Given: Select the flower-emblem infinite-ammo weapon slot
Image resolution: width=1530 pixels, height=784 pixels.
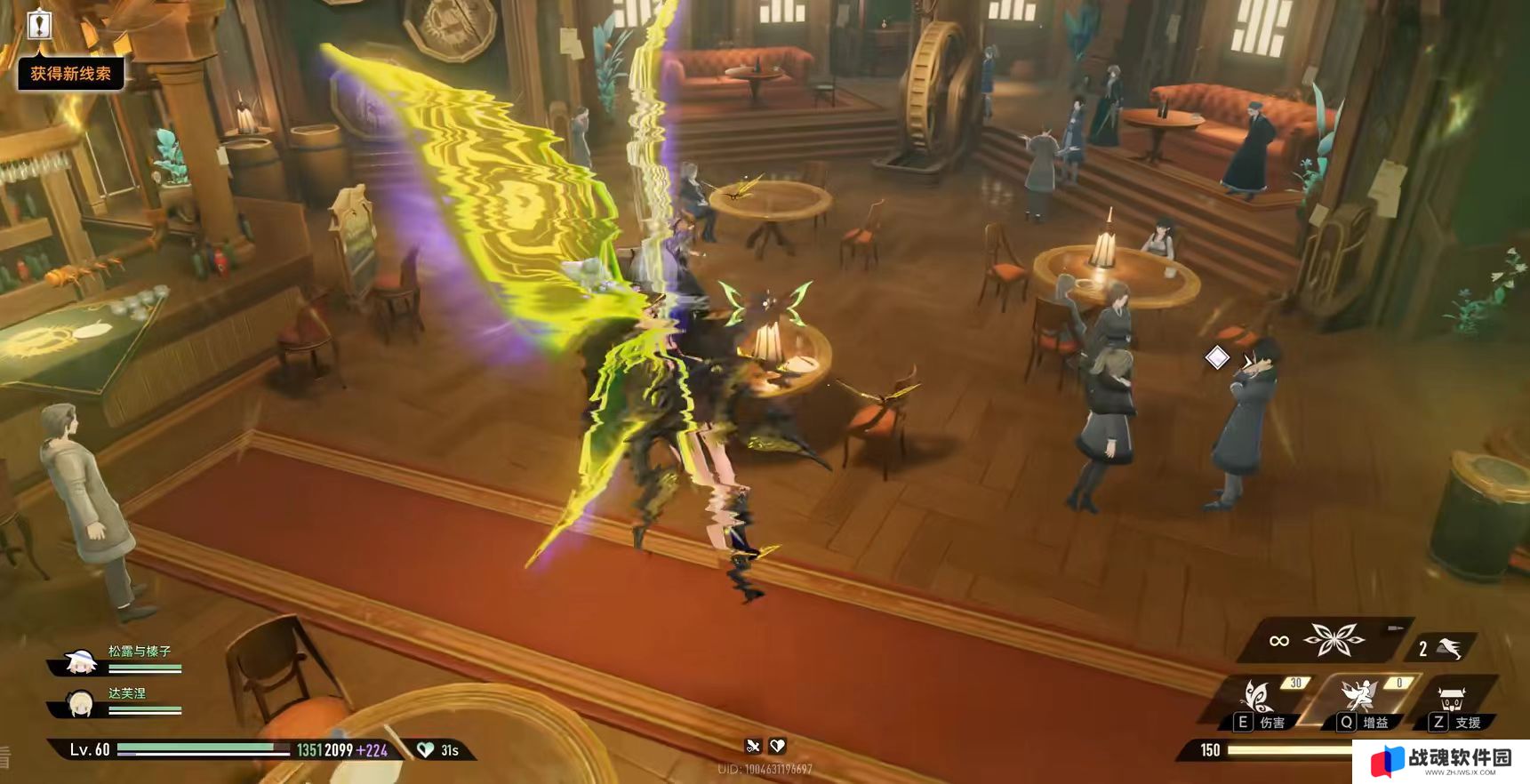Looking at the screenshot, I should [x=1333, y=639].
